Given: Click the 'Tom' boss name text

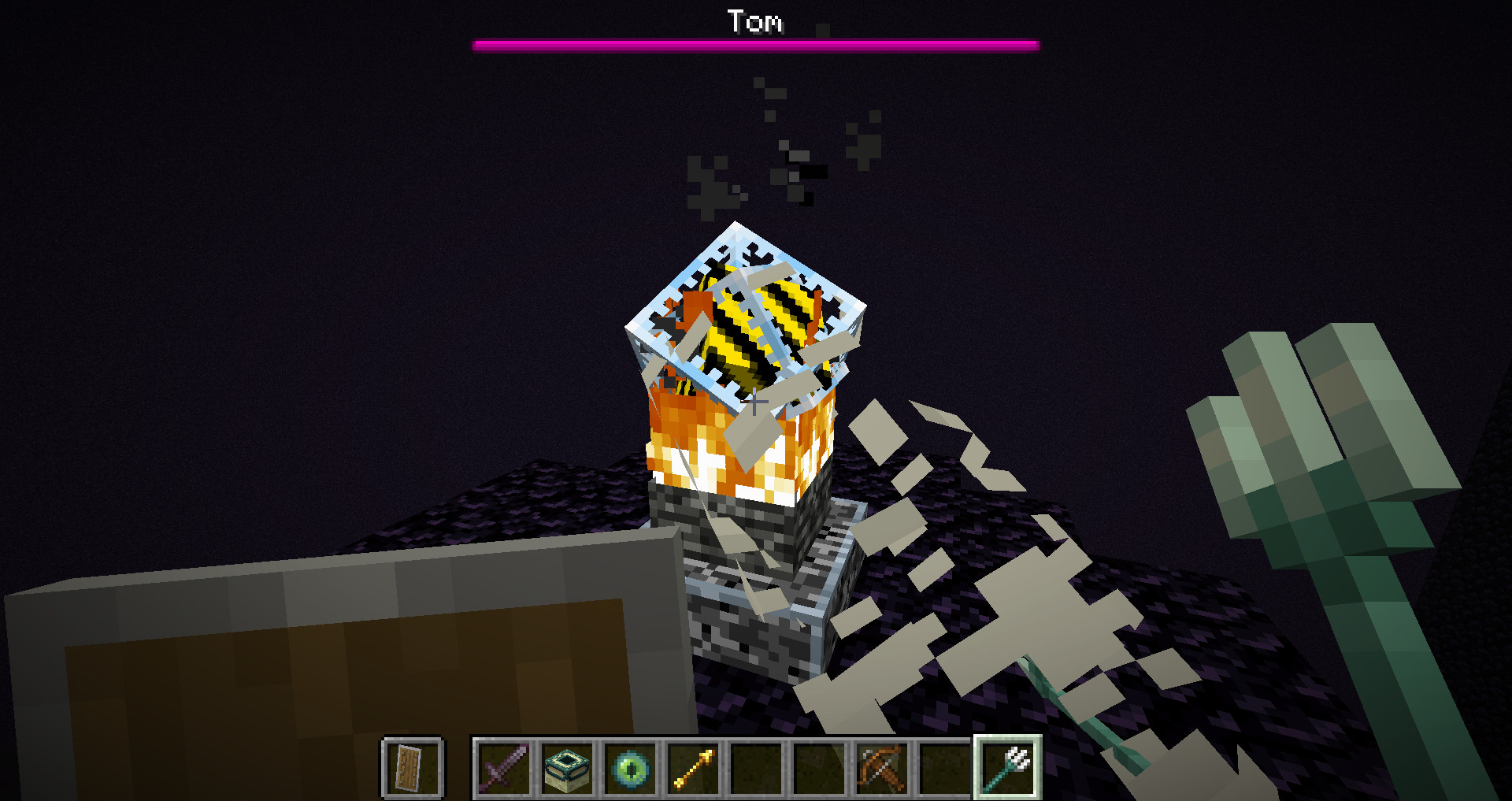Looking at the screenshot, I should [x=754, y=21].
